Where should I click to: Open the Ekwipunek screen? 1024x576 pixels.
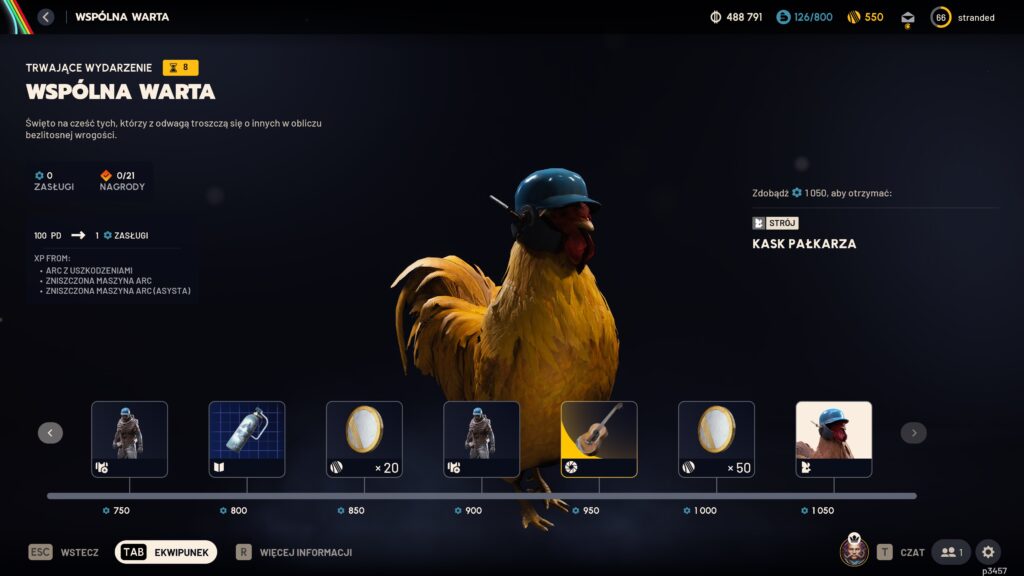[x=166, y=552]
